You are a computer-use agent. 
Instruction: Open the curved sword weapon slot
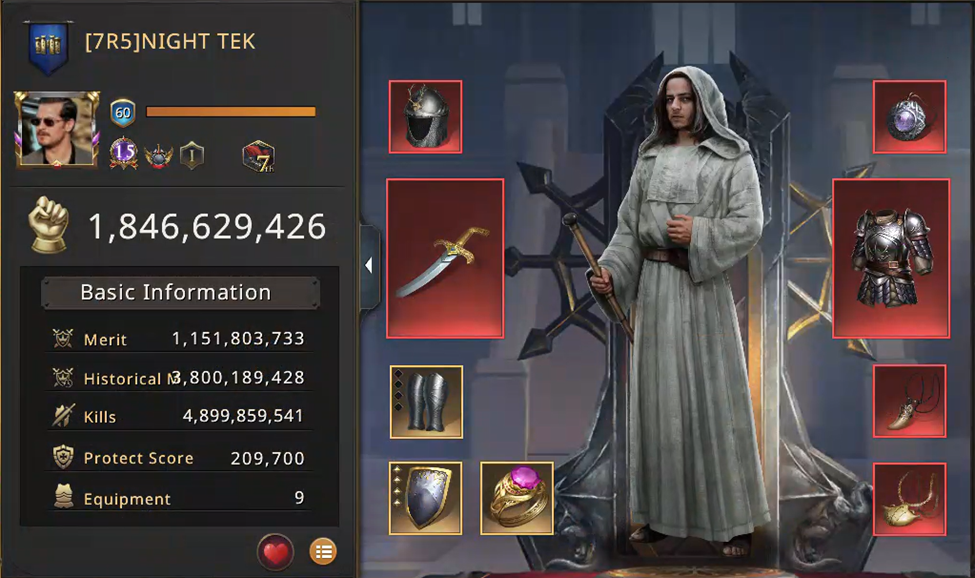coord(444,259)
